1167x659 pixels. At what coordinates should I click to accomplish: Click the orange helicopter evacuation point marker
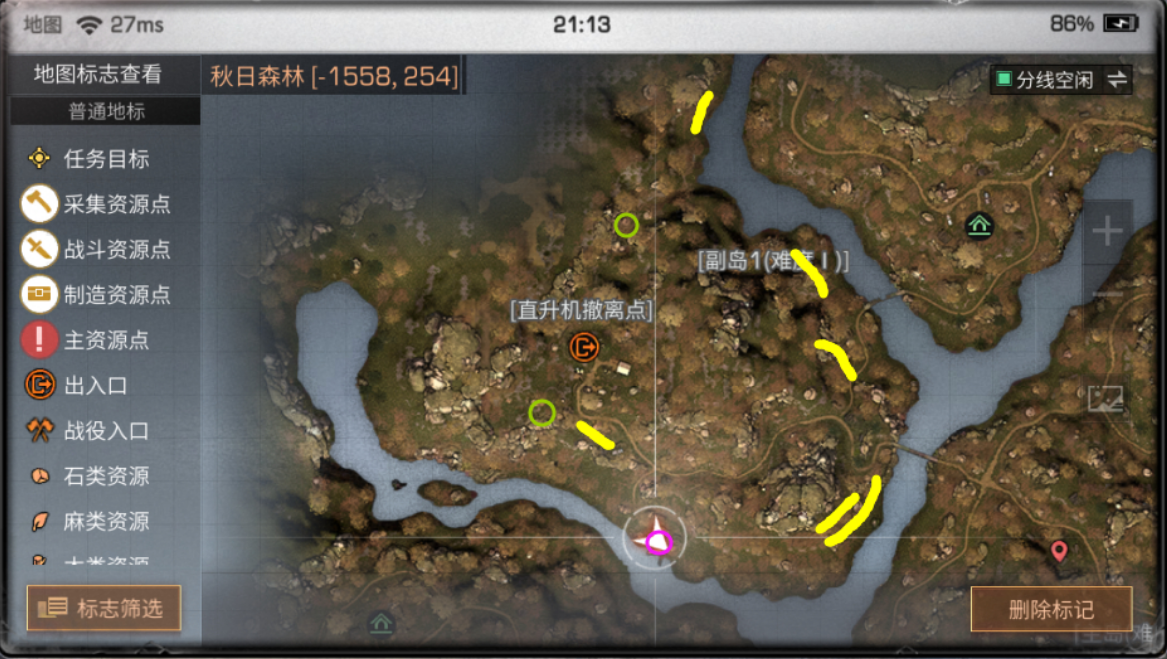[583, 347]
